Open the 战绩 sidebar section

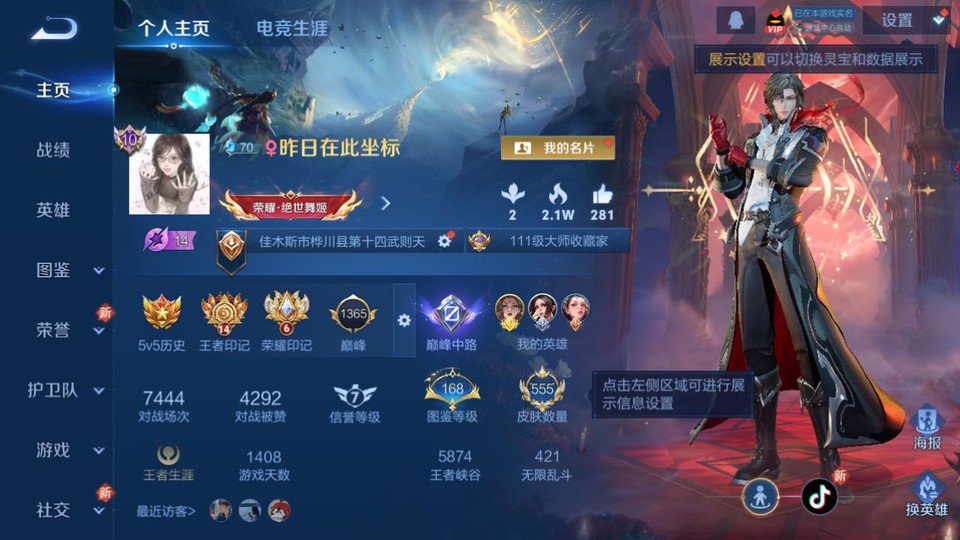point(53,150)
